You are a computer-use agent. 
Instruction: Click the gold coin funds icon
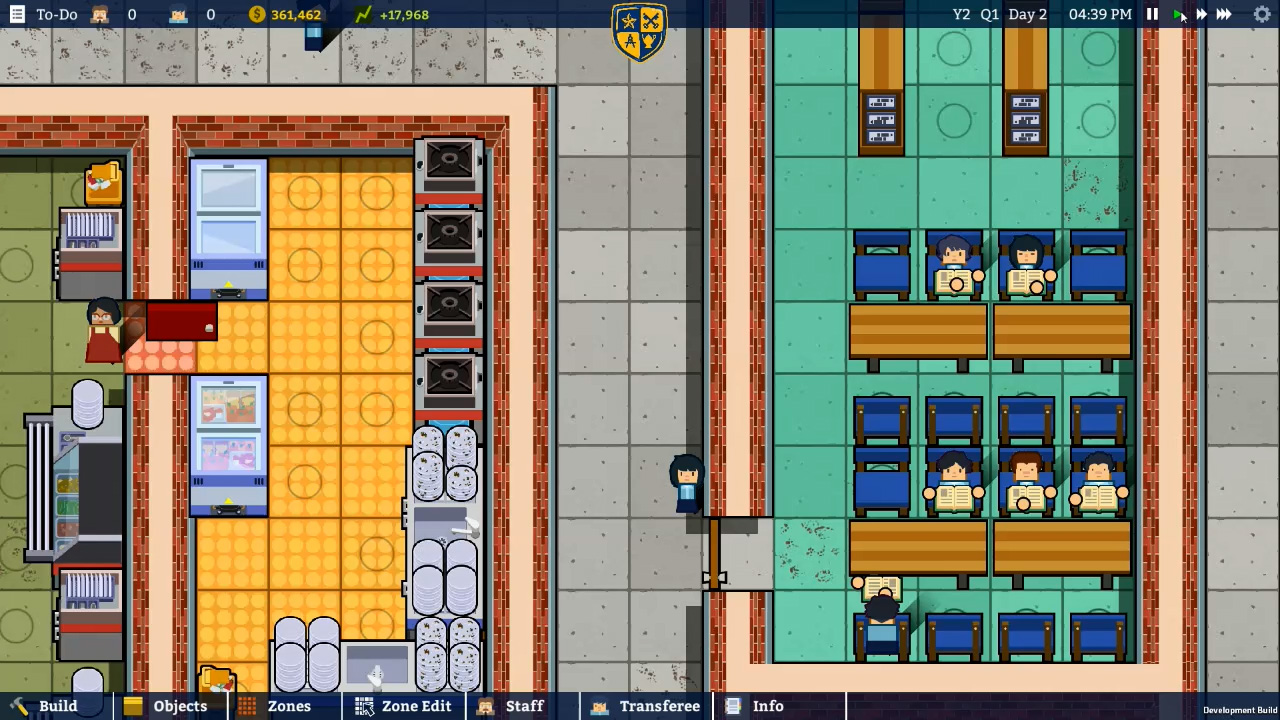pyautogui.click(x=256, y=14)
